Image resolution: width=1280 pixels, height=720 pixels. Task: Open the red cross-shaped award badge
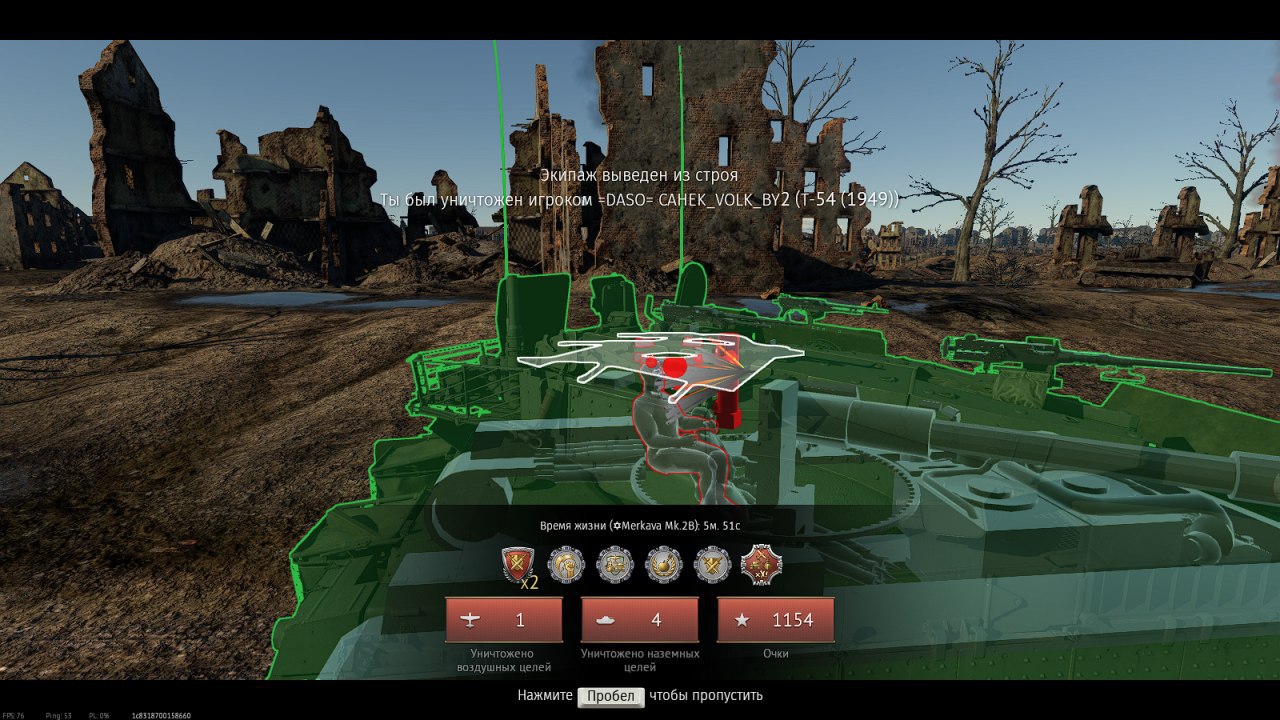[761, 565]
